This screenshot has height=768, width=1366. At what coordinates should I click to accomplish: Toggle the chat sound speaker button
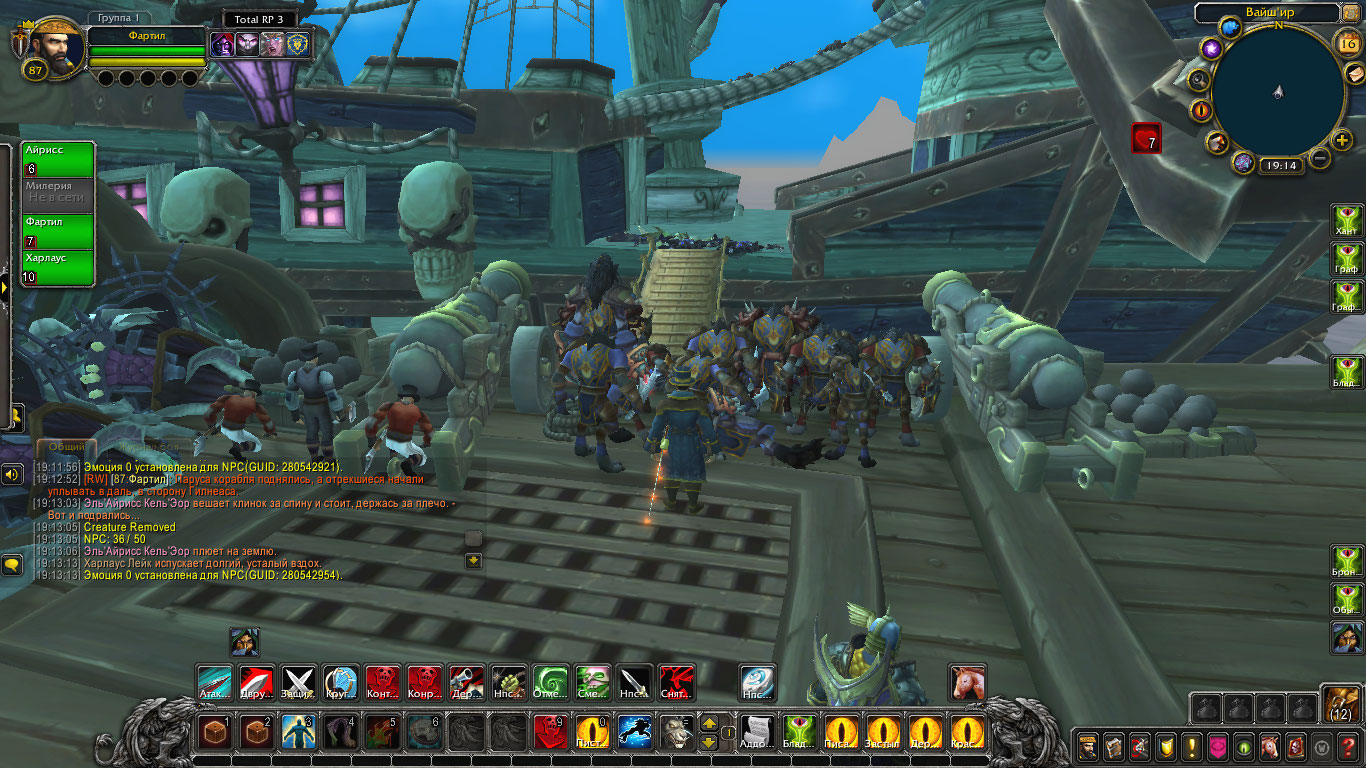tap(12, 474)
